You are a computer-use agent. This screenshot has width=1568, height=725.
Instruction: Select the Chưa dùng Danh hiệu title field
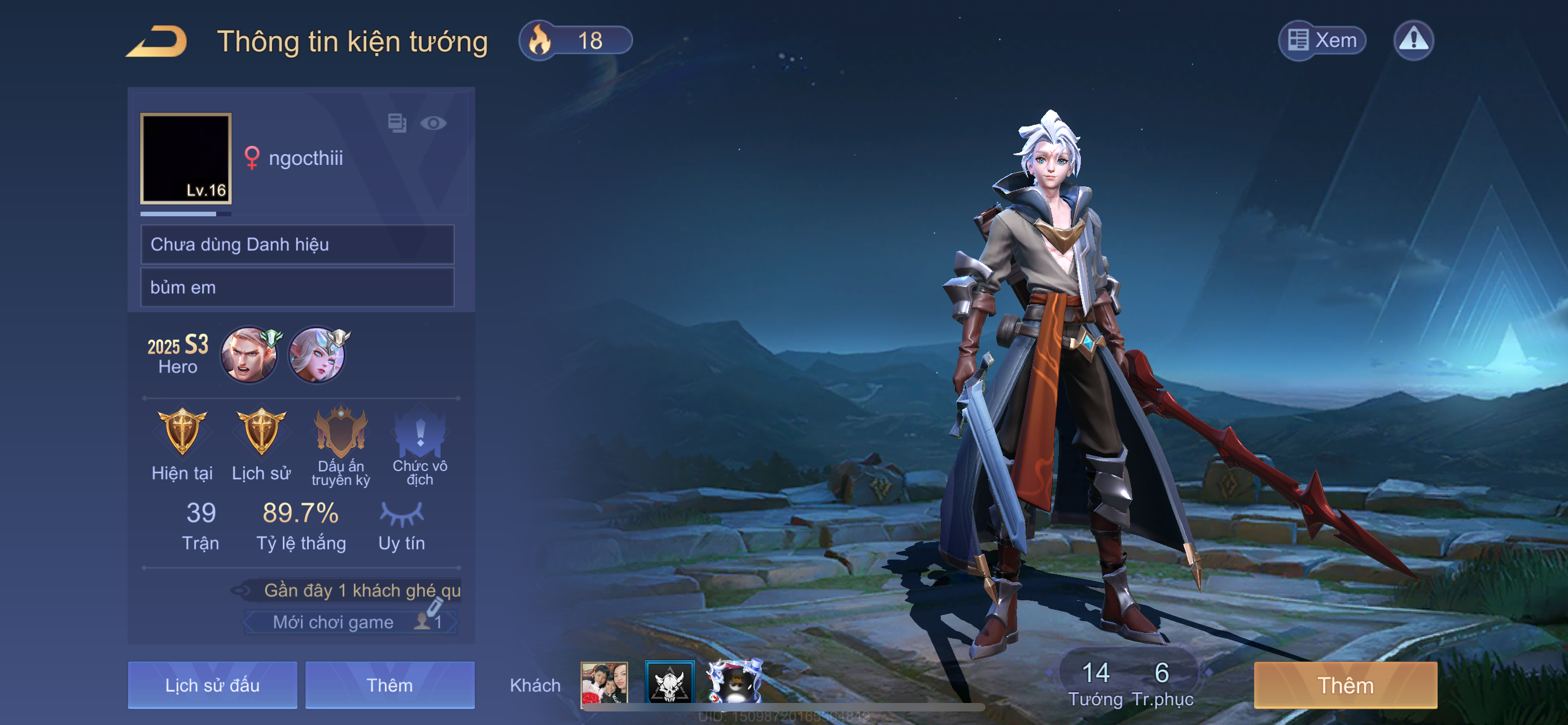297,244
